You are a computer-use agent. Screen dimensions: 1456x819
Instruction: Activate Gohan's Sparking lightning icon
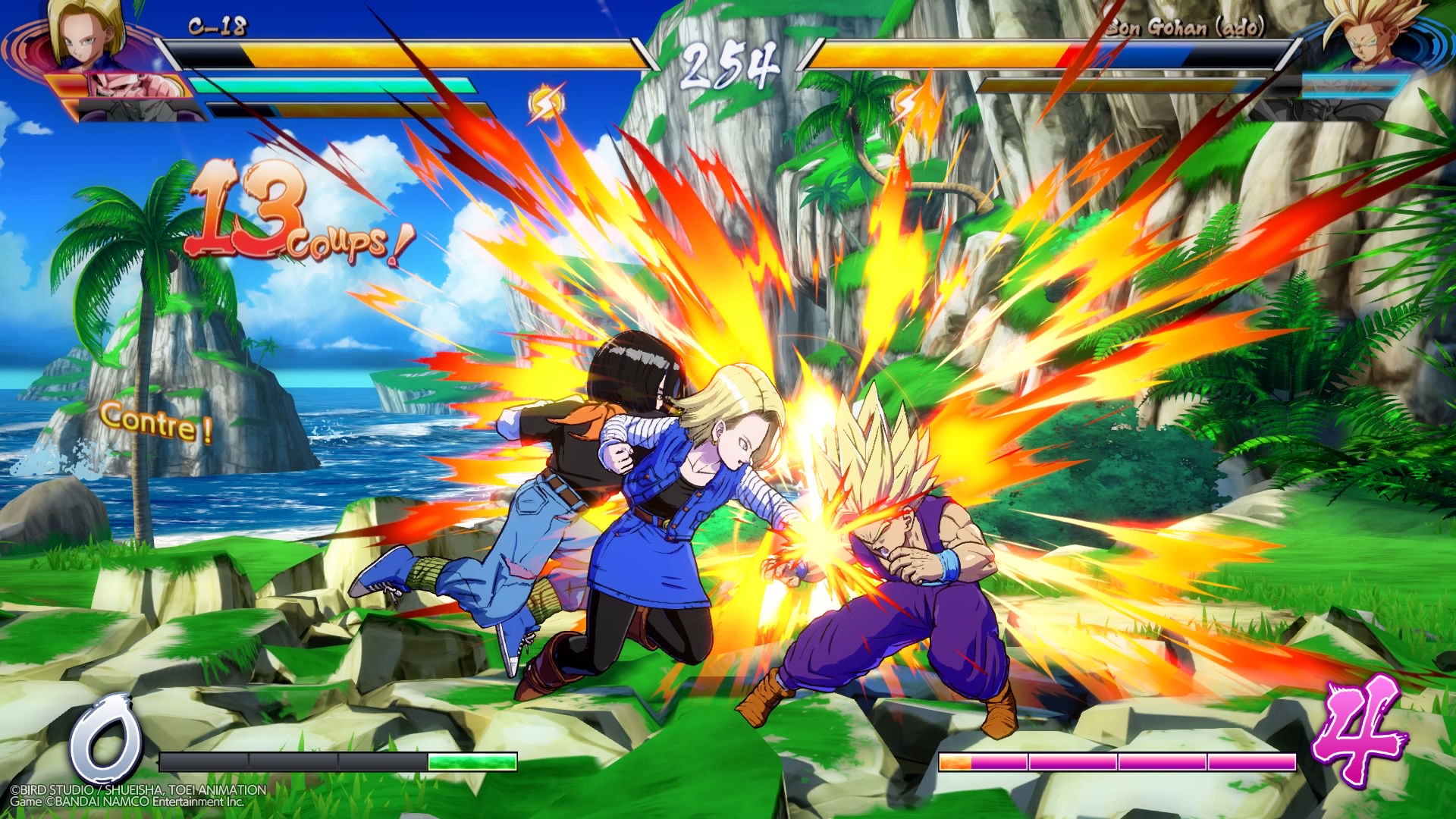pyautogui.click(x=907, y=106)
